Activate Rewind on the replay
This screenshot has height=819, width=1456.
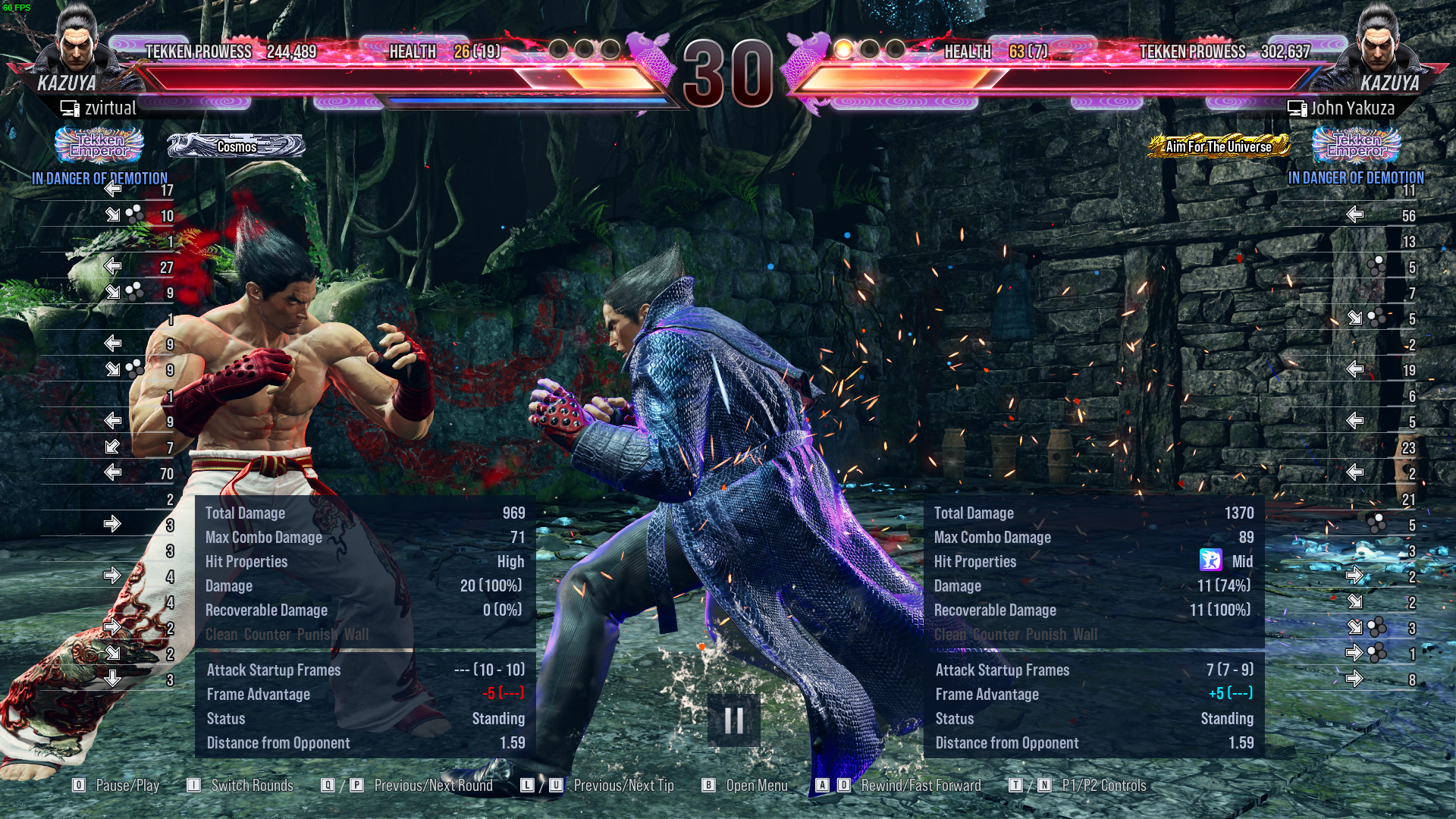click(822, 786)
